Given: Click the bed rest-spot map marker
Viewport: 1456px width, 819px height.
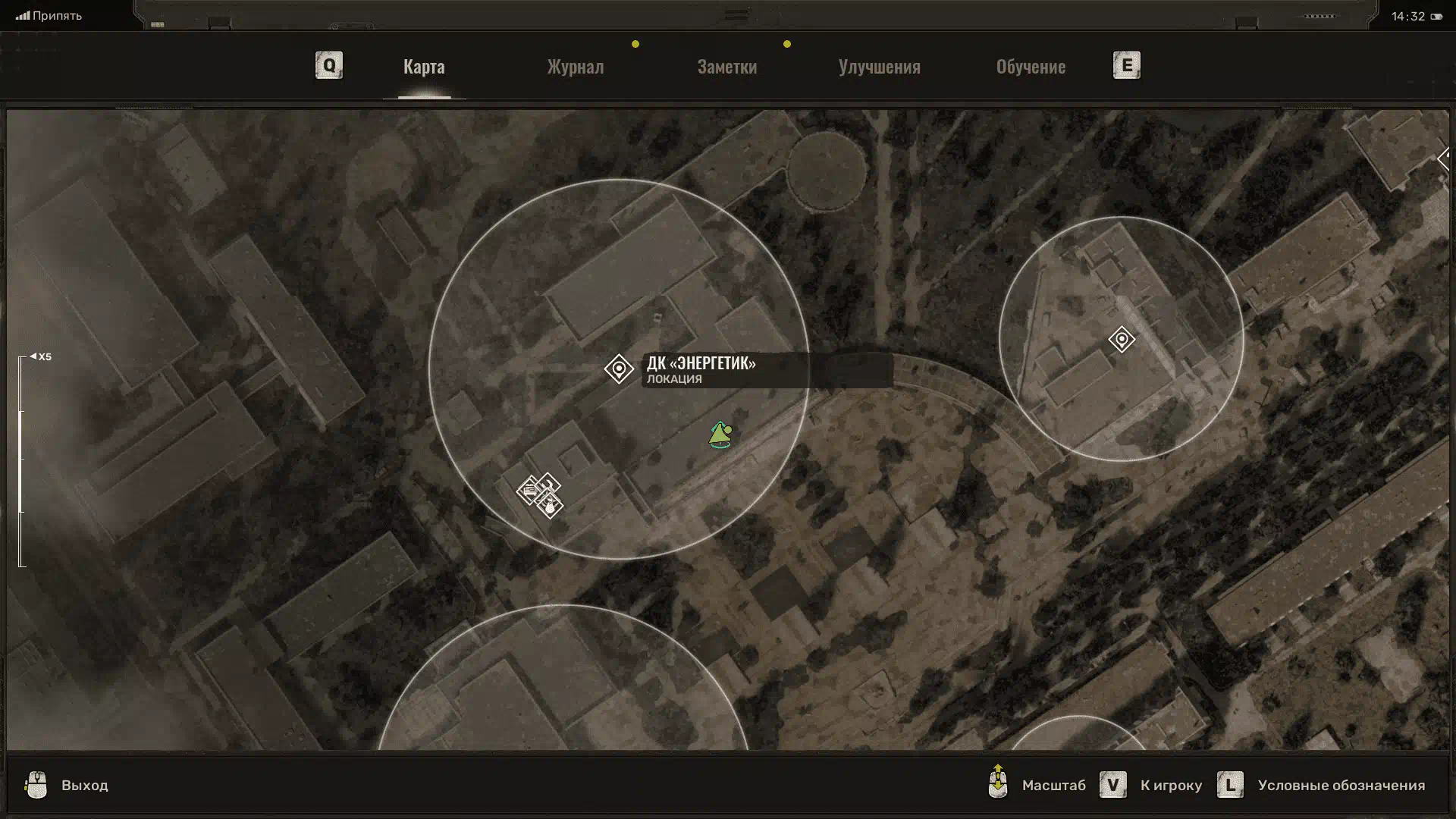Looking at the screenshot, I should click(x=529, y=491).
